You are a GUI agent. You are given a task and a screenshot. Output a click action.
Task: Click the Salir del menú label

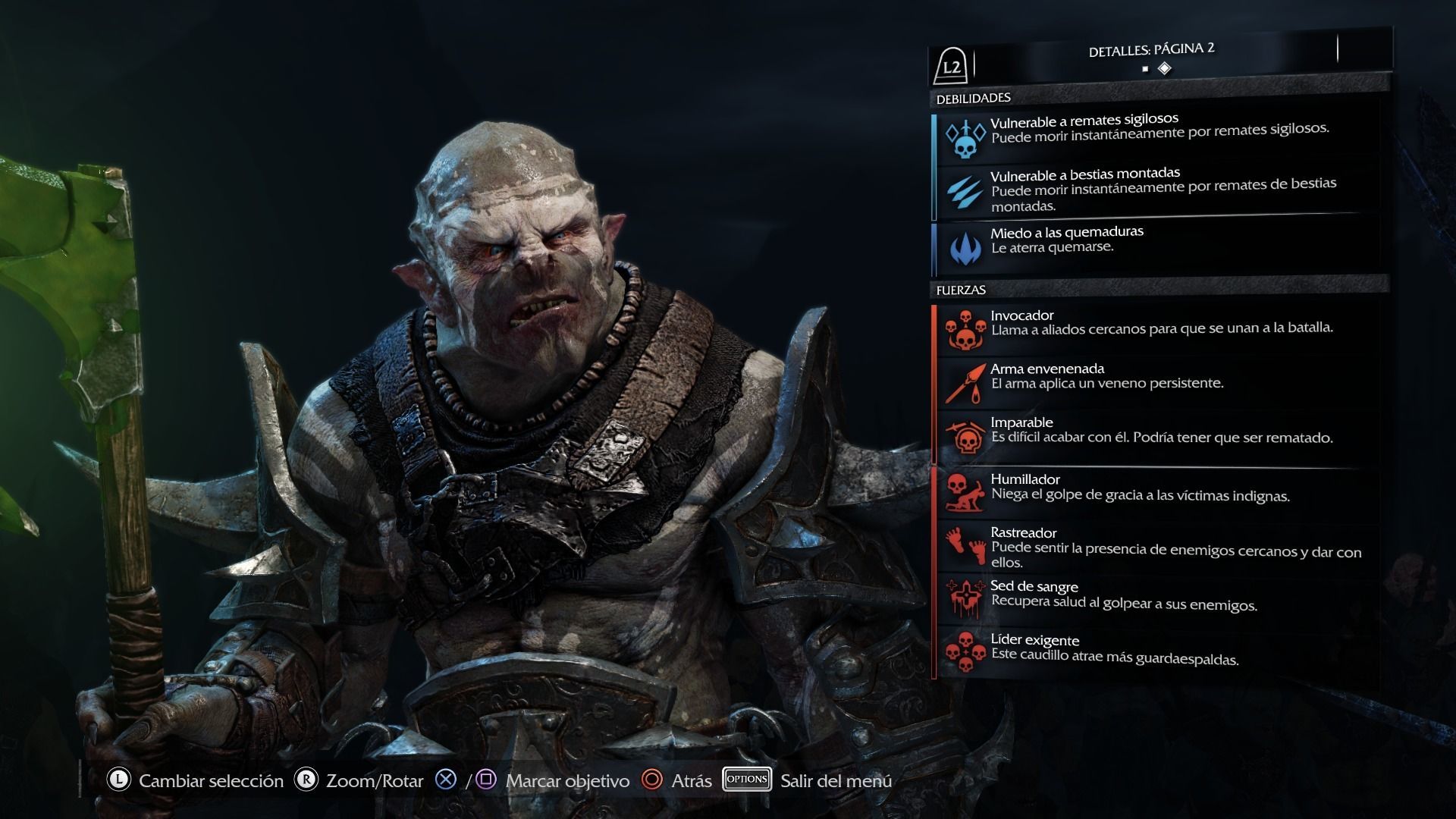click(836, 781)
